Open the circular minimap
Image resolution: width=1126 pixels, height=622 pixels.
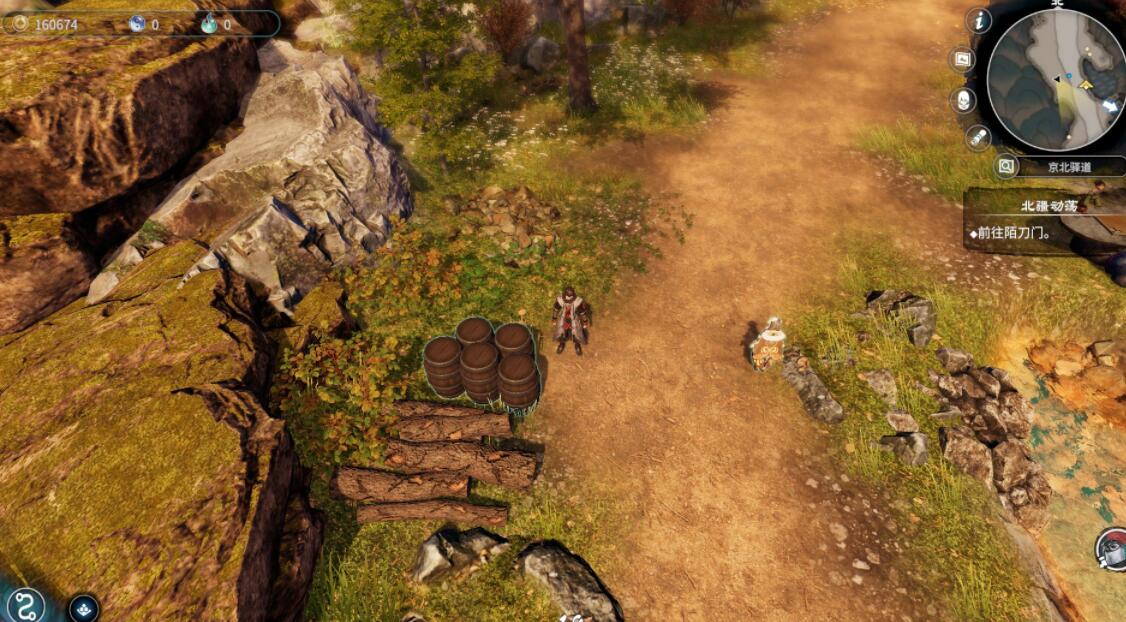[1056, 78]
